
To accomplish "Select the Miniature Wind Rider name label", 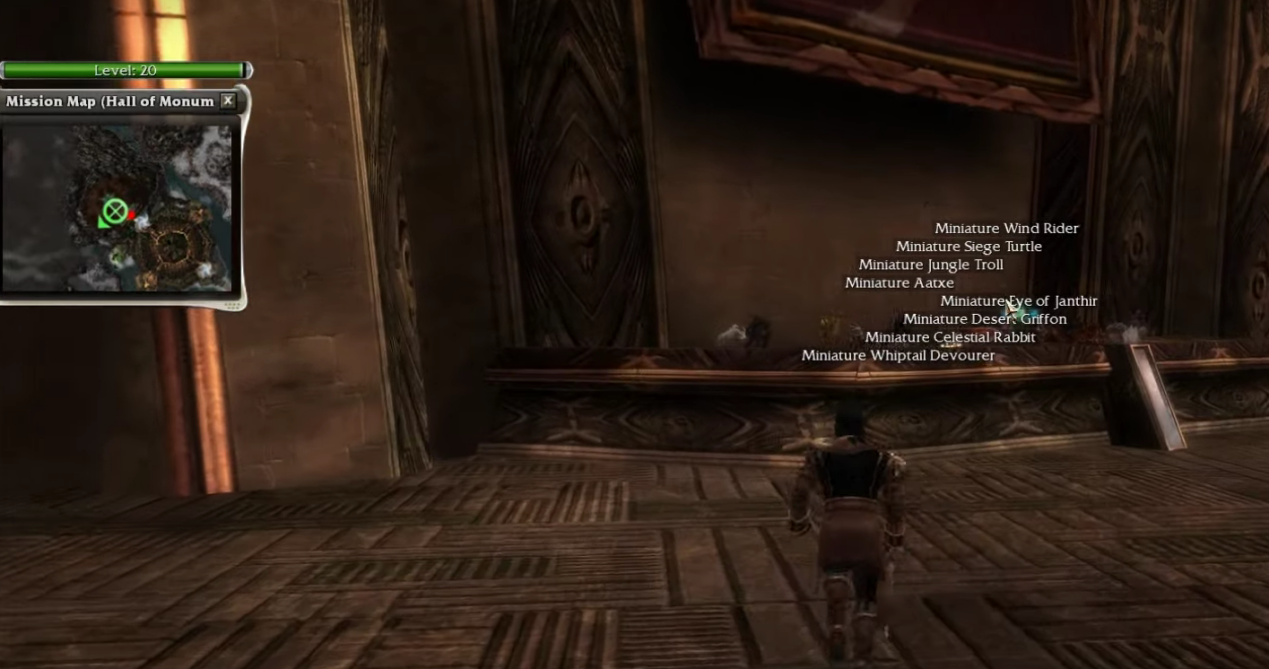I will [1006, 229].
